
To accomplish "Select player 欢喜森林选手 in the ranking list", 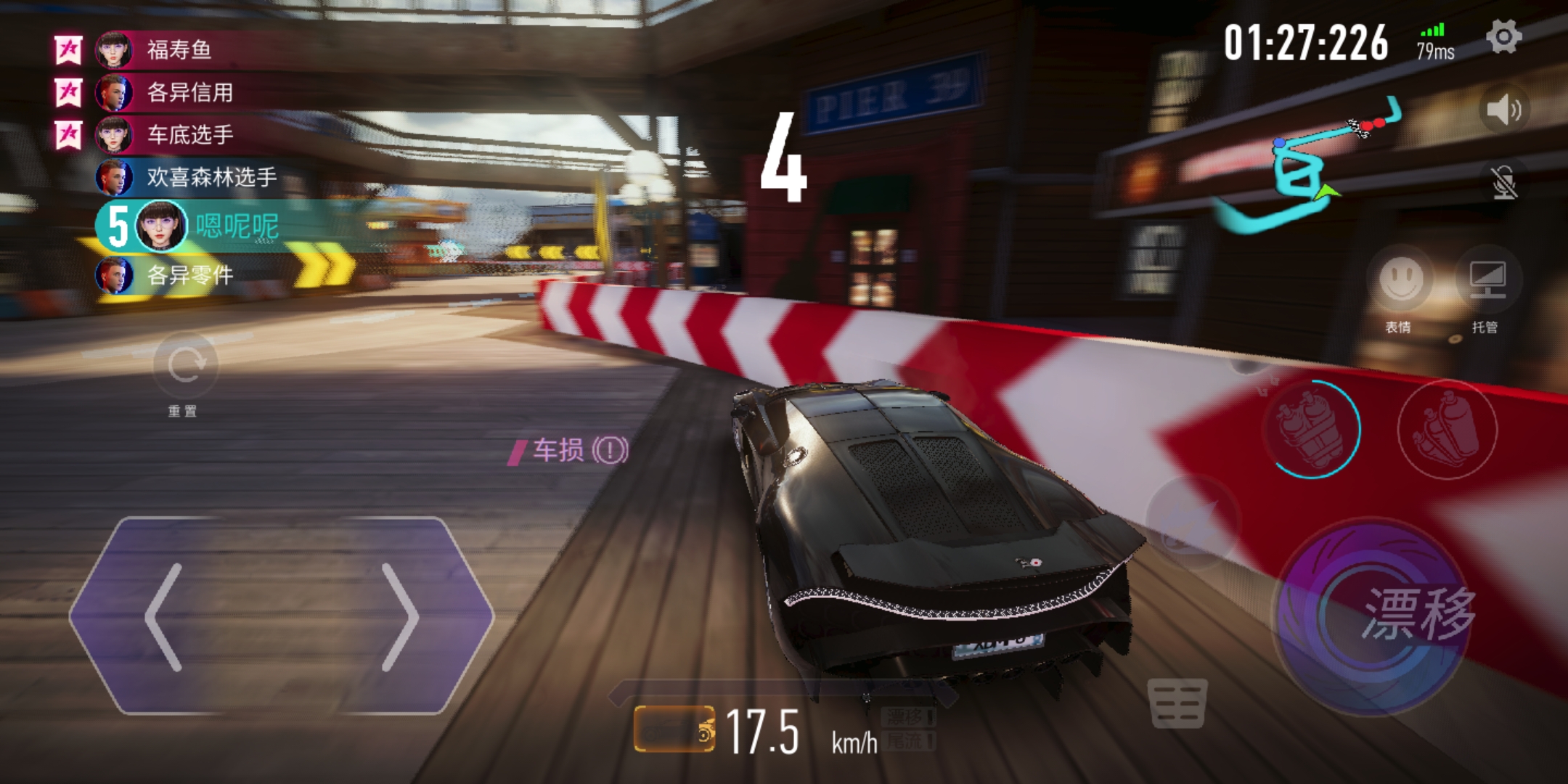I will pos(211,177).
